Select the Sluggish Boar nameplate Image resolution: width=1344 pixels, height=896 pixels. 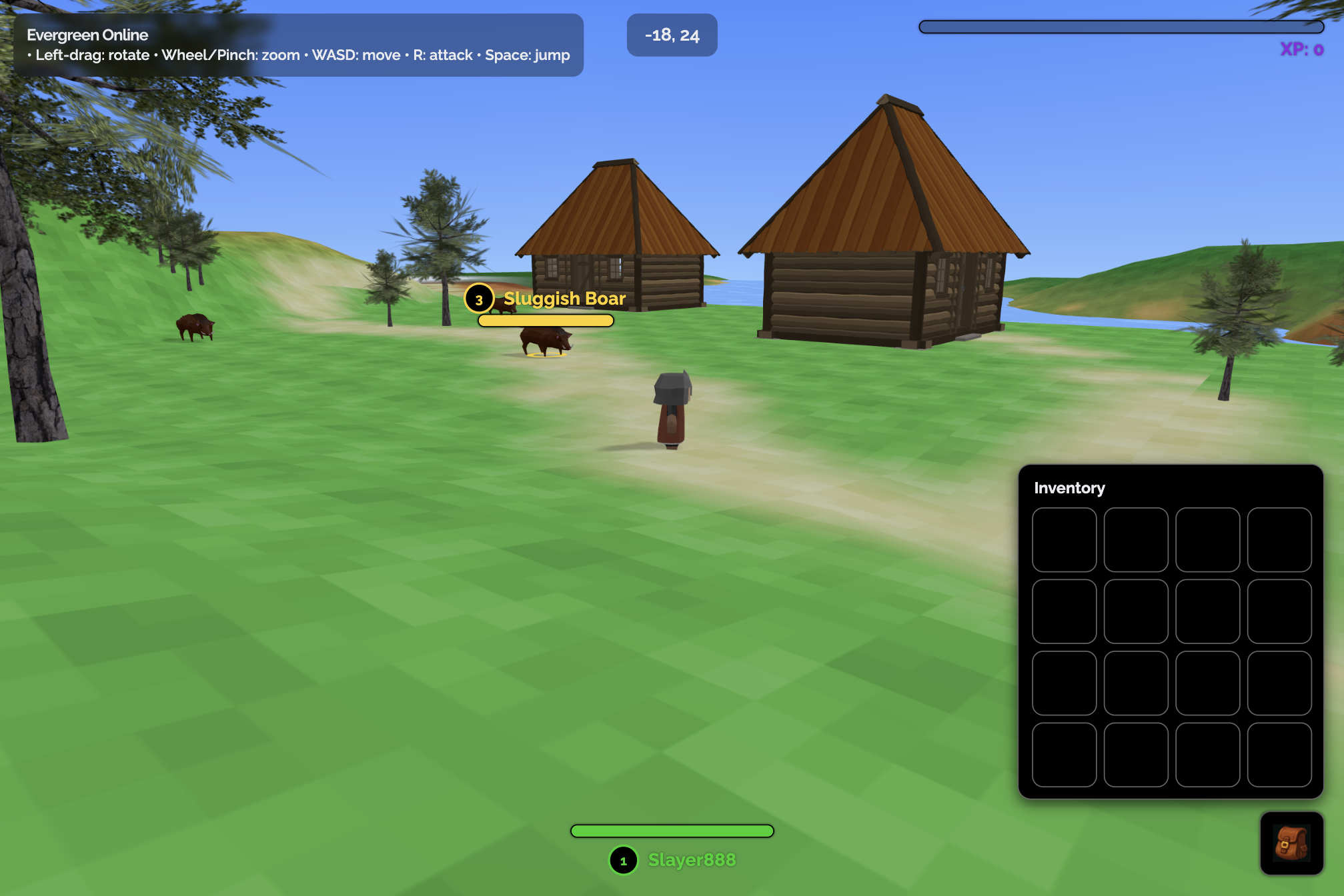click(x=564, y=299)
